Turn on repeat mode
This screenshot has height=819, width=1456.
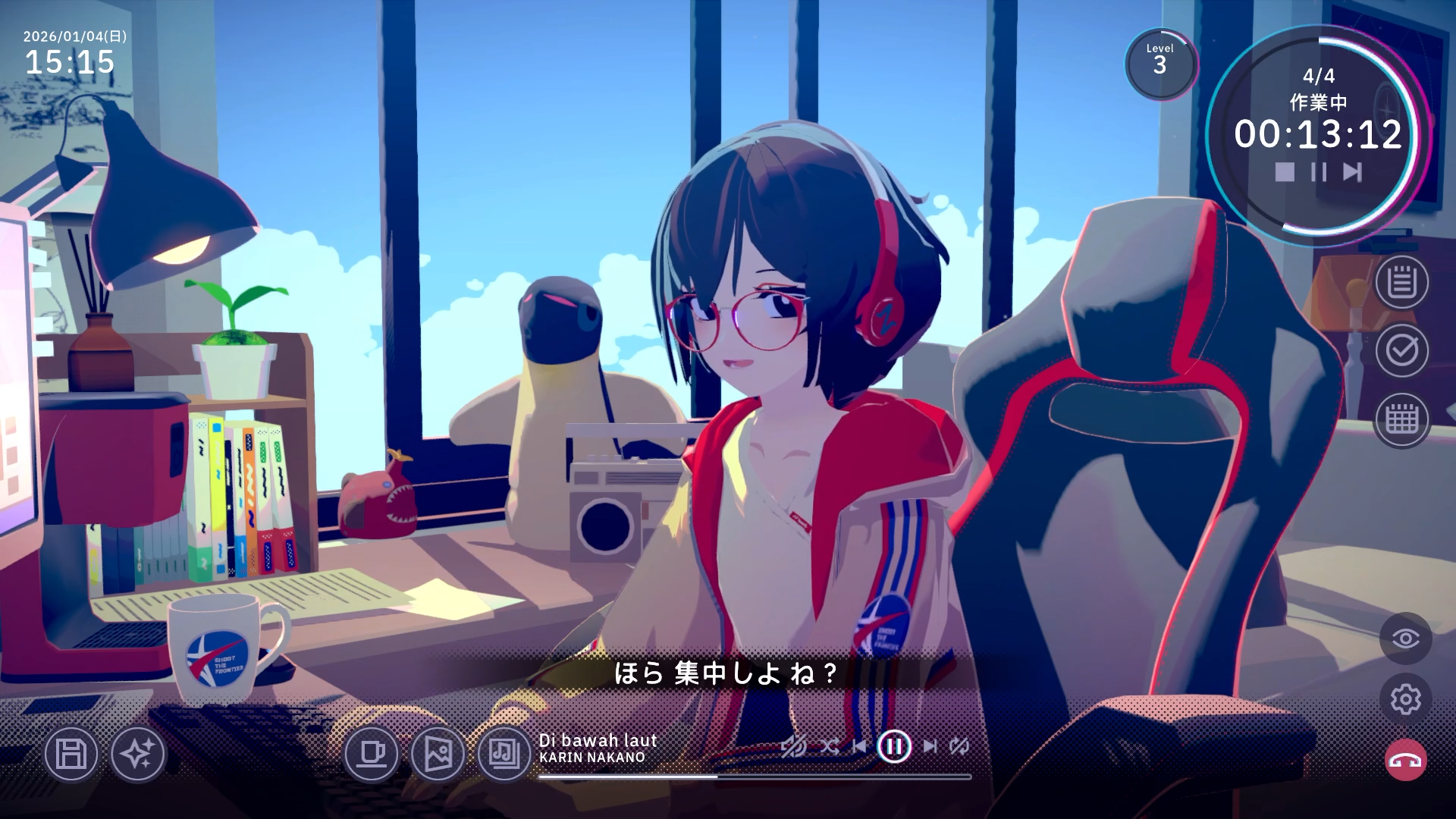[x=959, y=746]
